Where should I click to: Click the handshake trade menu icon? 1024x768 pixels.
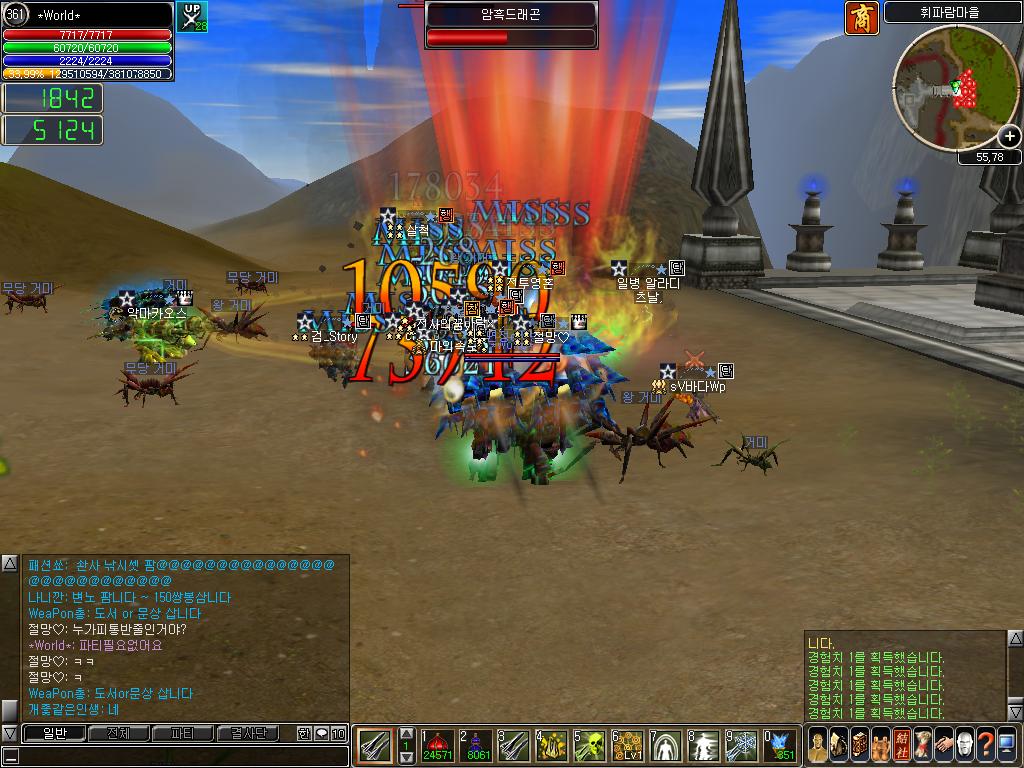point(943,745)
